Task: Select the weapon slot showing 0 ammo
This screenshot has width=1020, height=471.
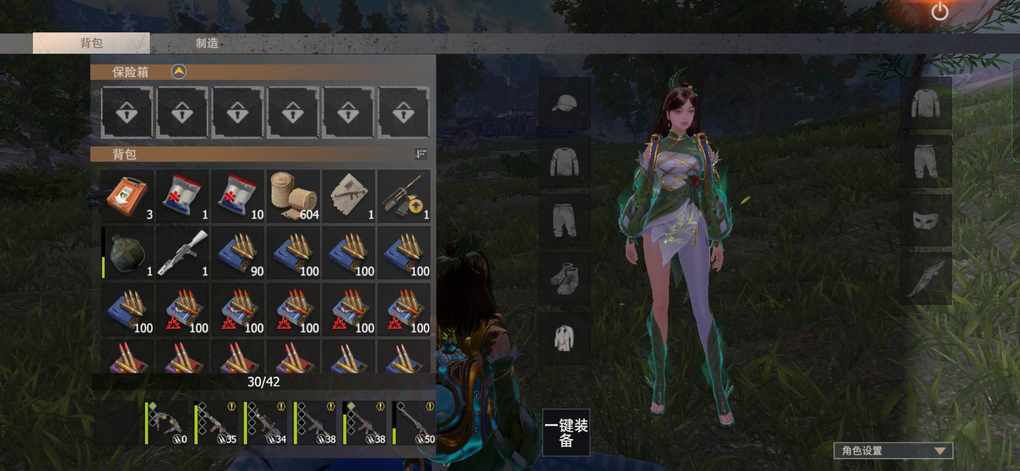Action: (166, 423)
